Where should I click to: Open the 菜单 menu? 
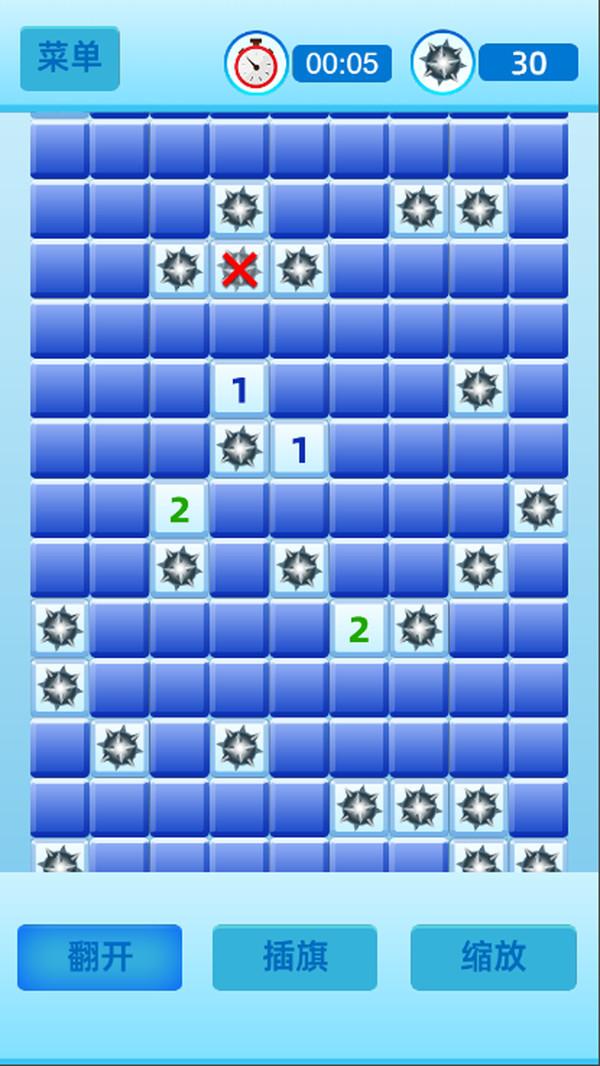(x=69, y=58)
